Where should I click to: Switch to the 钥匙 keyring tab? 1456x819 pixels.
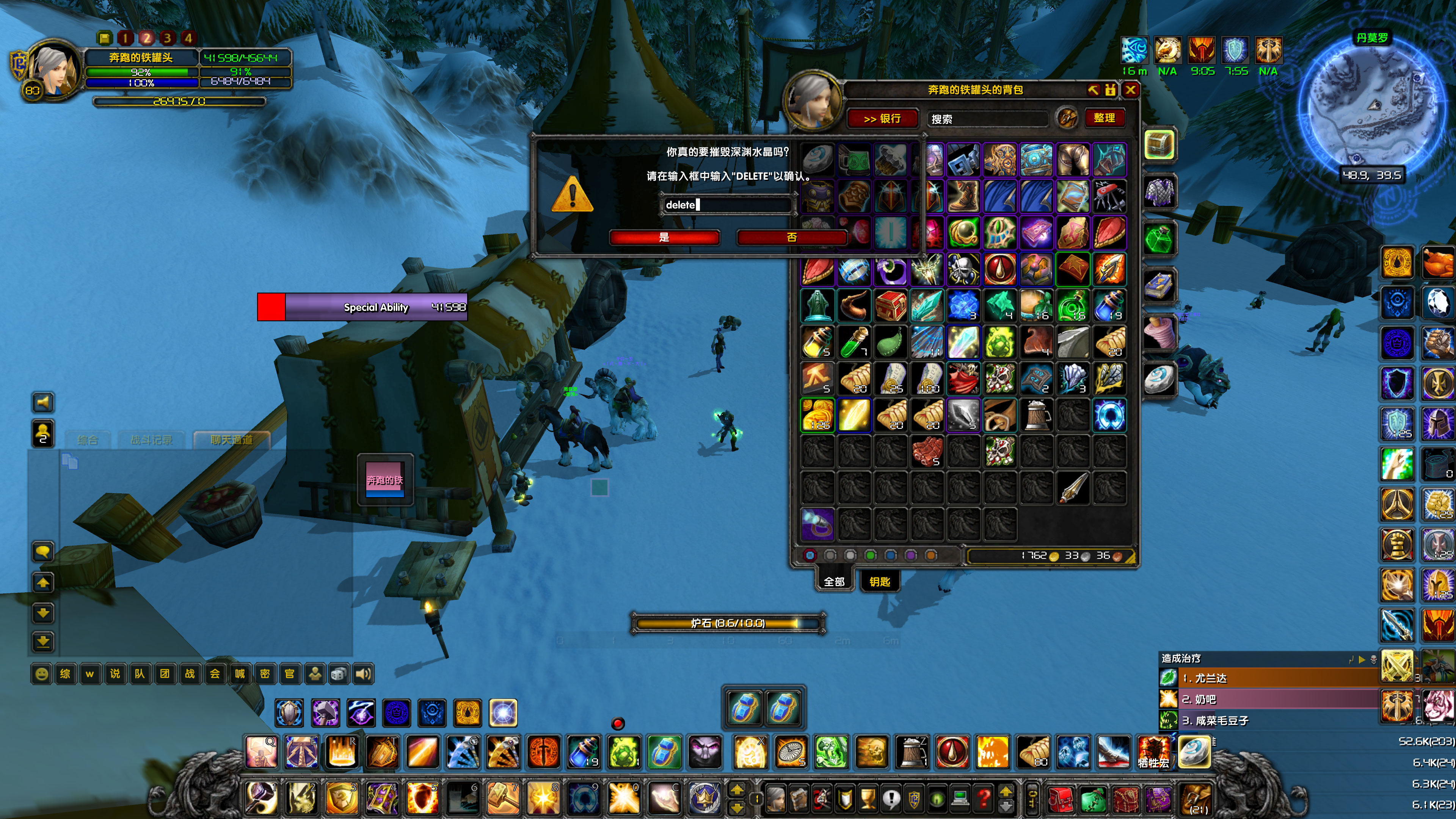tap(880, 582)
